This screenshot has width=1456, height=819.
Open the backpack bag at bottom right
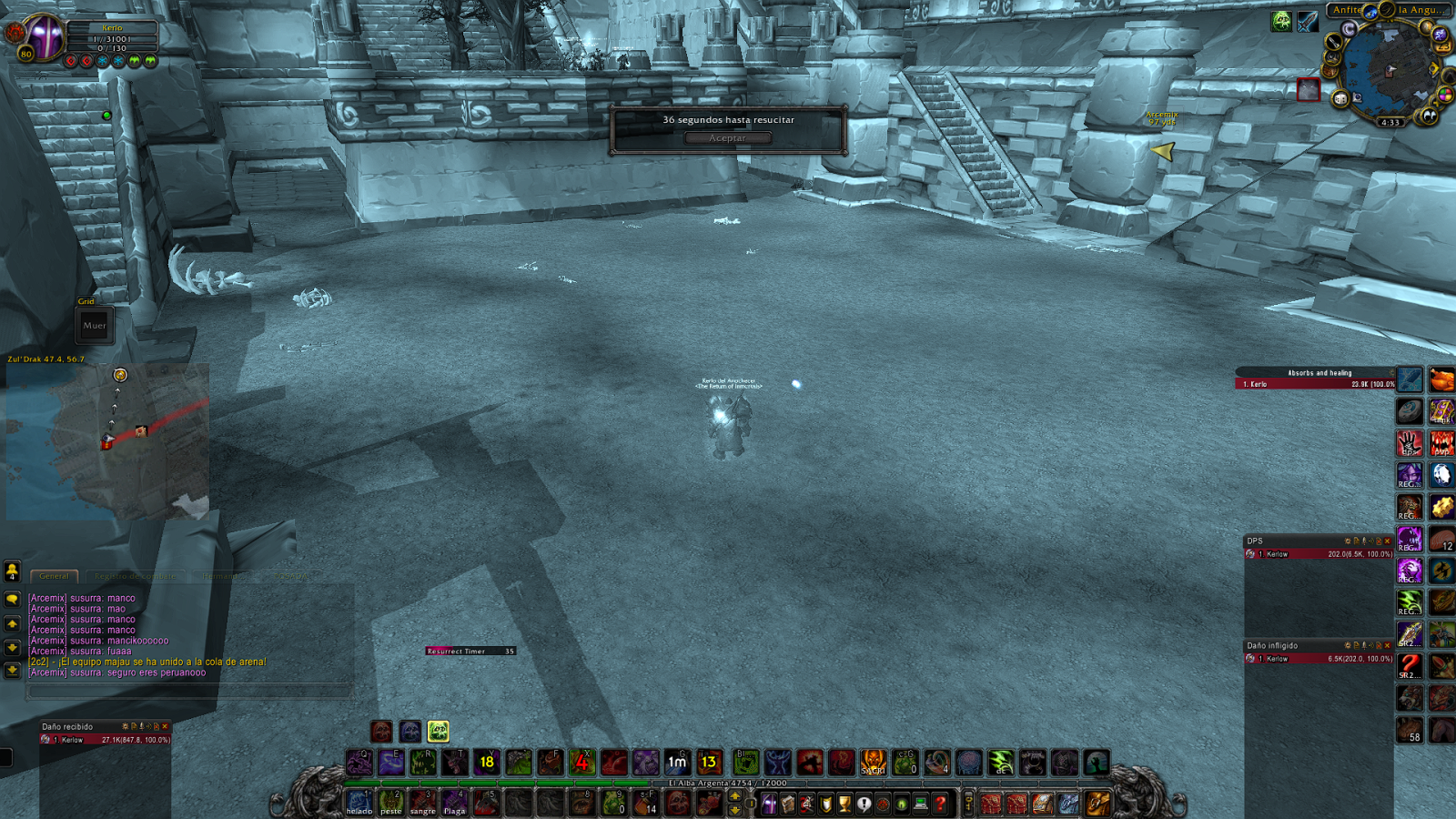tap(1097, 803)
